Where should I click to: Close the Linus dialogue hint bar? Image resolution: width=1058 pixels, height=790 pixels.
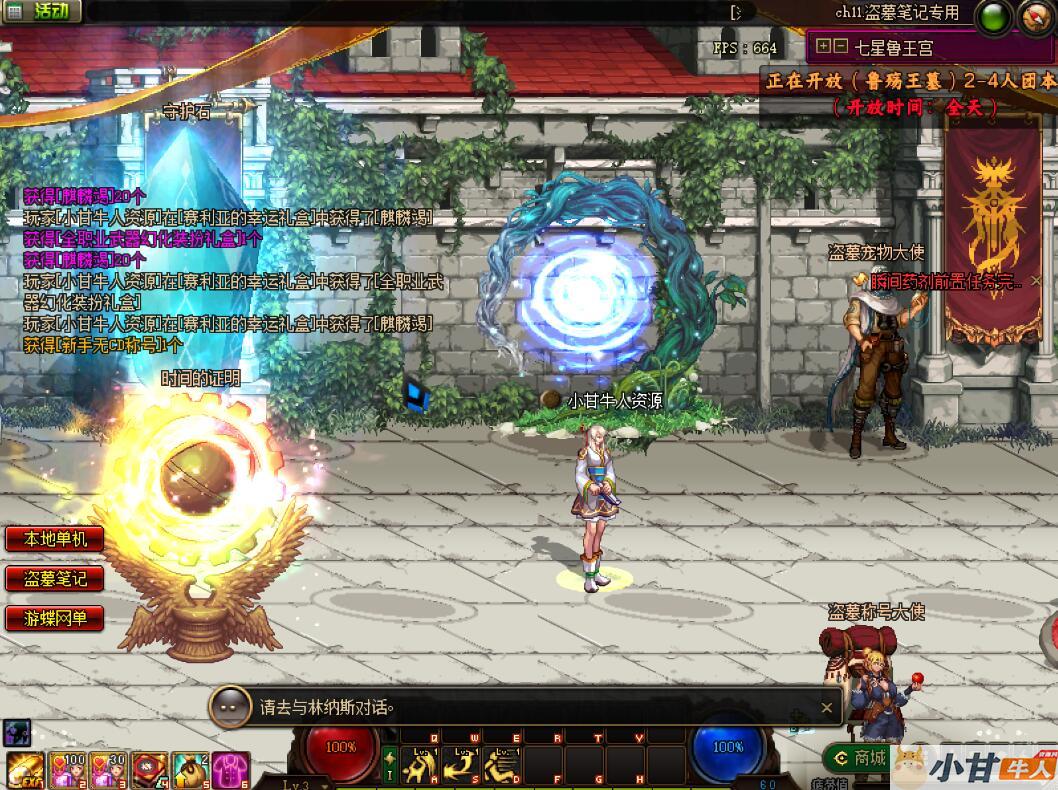(826, 708)
